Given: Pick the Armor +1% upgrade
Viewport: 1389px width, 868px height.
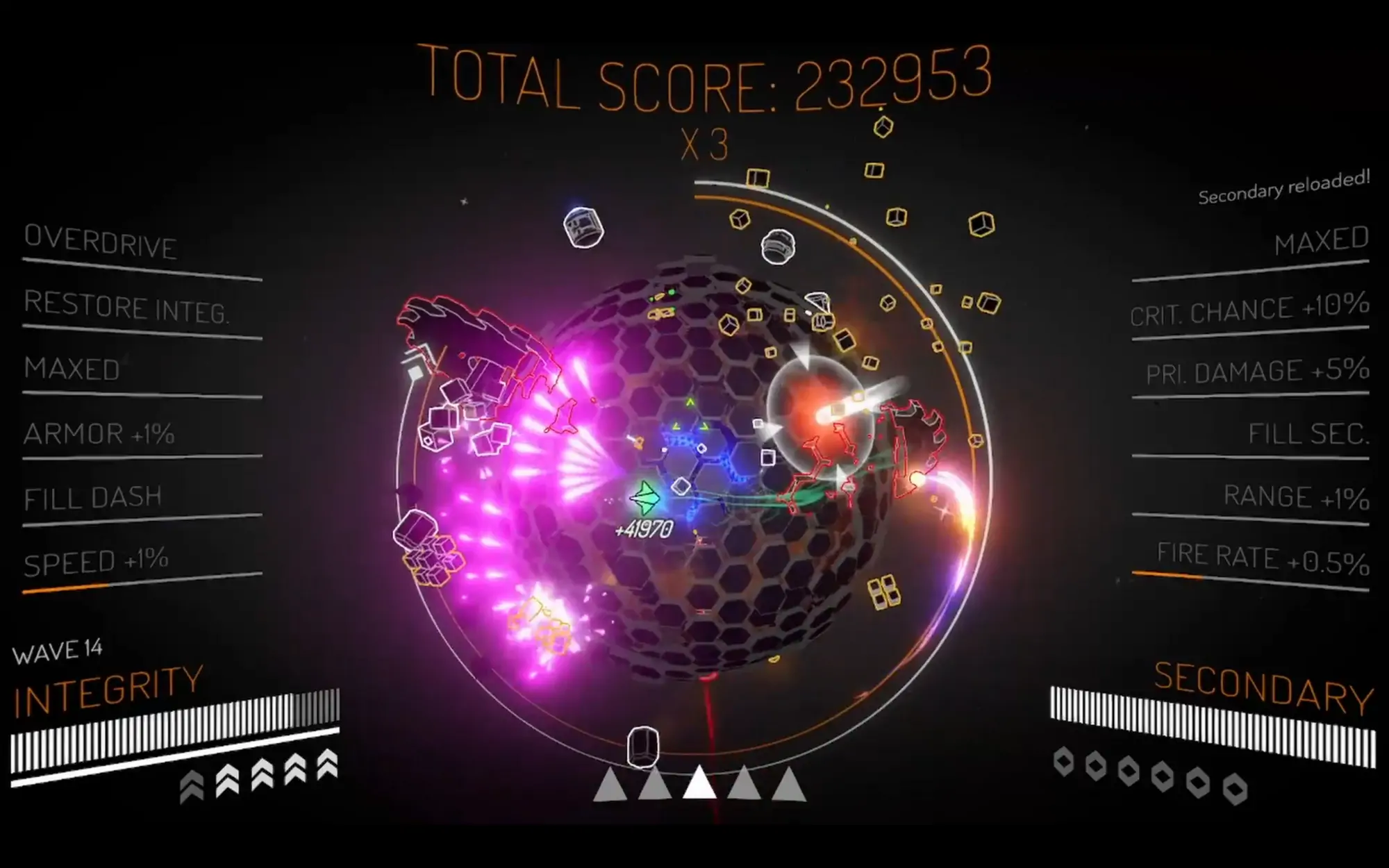Looking at the screenshot, I should (x=99, y=434).
